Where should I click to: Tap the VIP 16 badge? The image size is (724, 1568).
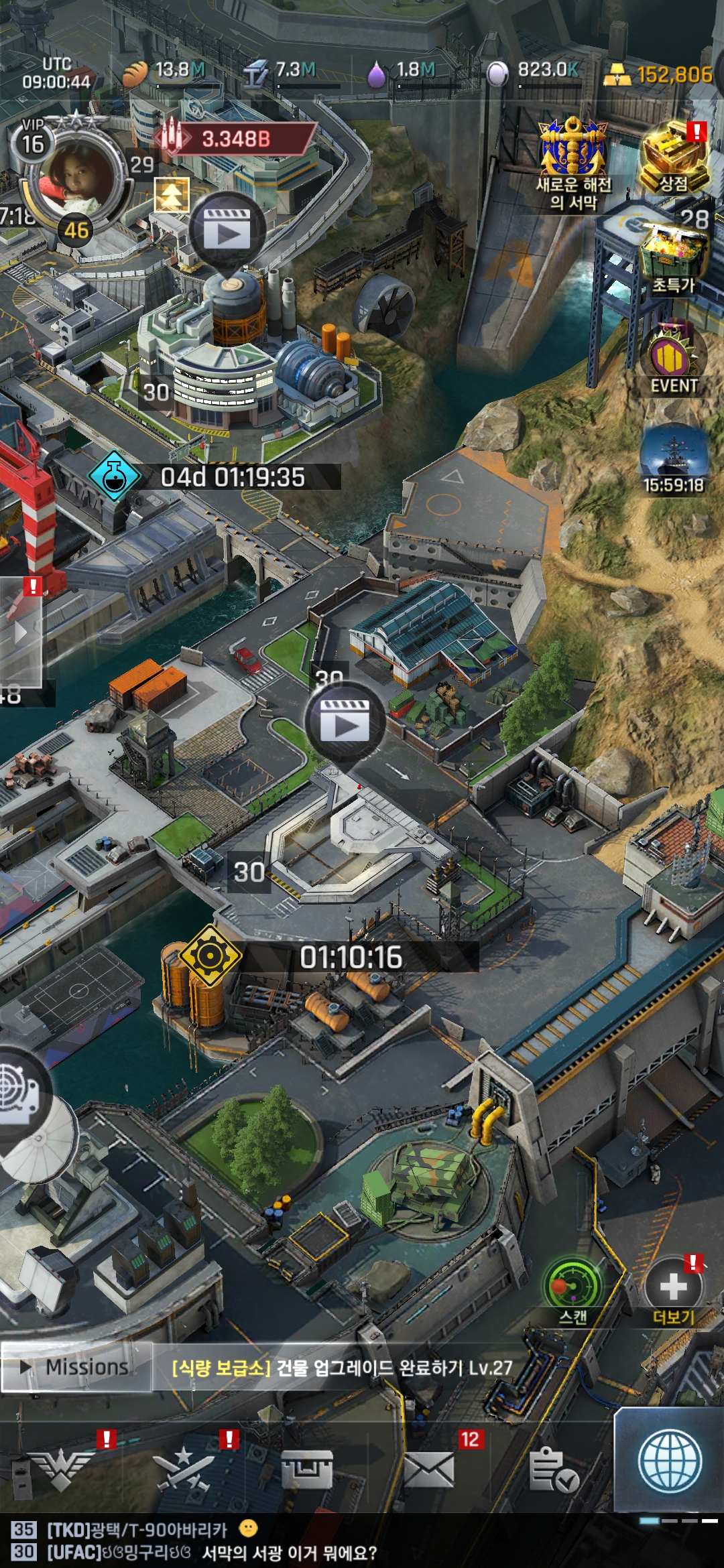click(32, 140)
